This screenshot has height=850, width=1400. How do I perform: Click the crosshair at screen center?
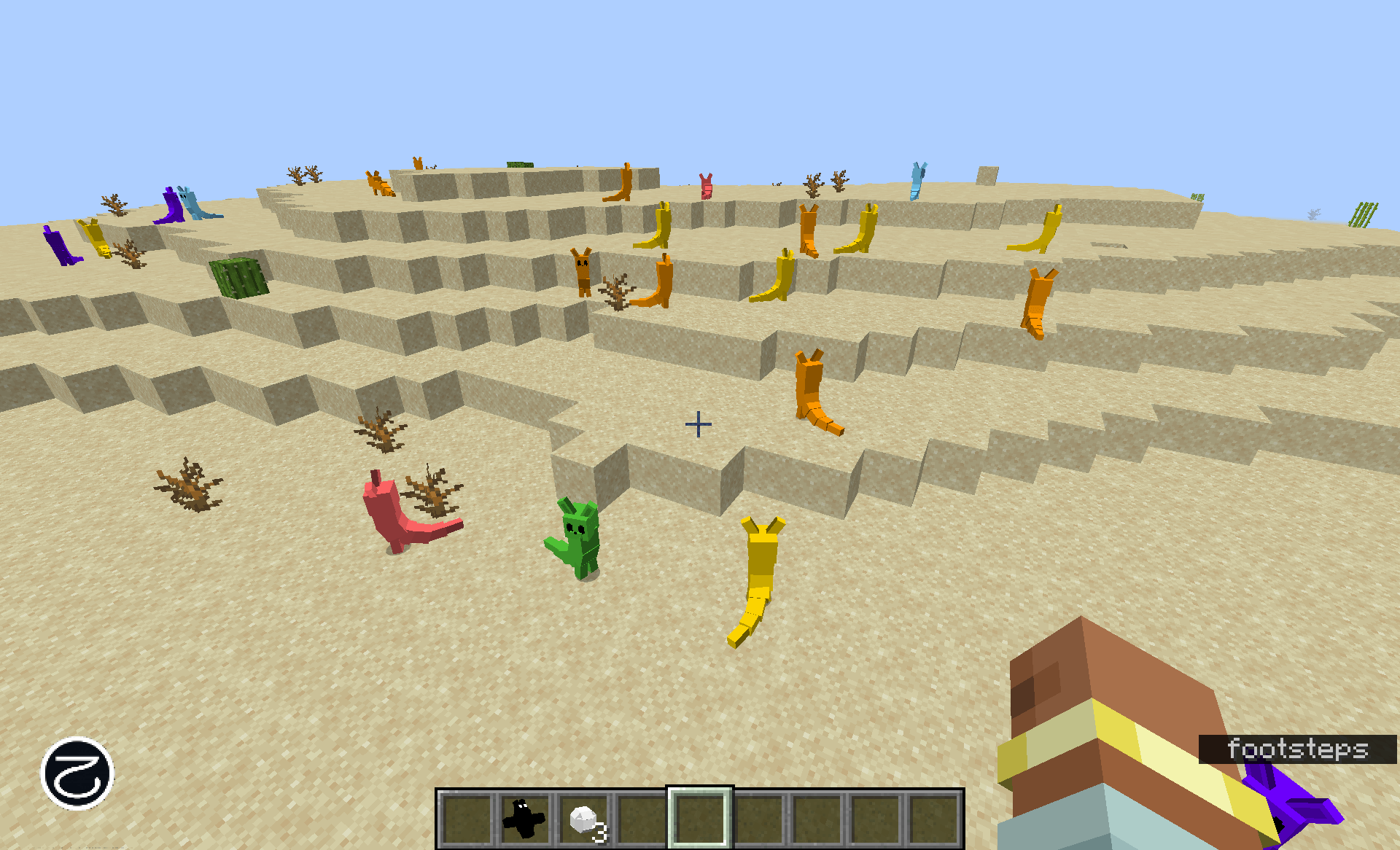(699, 423)
